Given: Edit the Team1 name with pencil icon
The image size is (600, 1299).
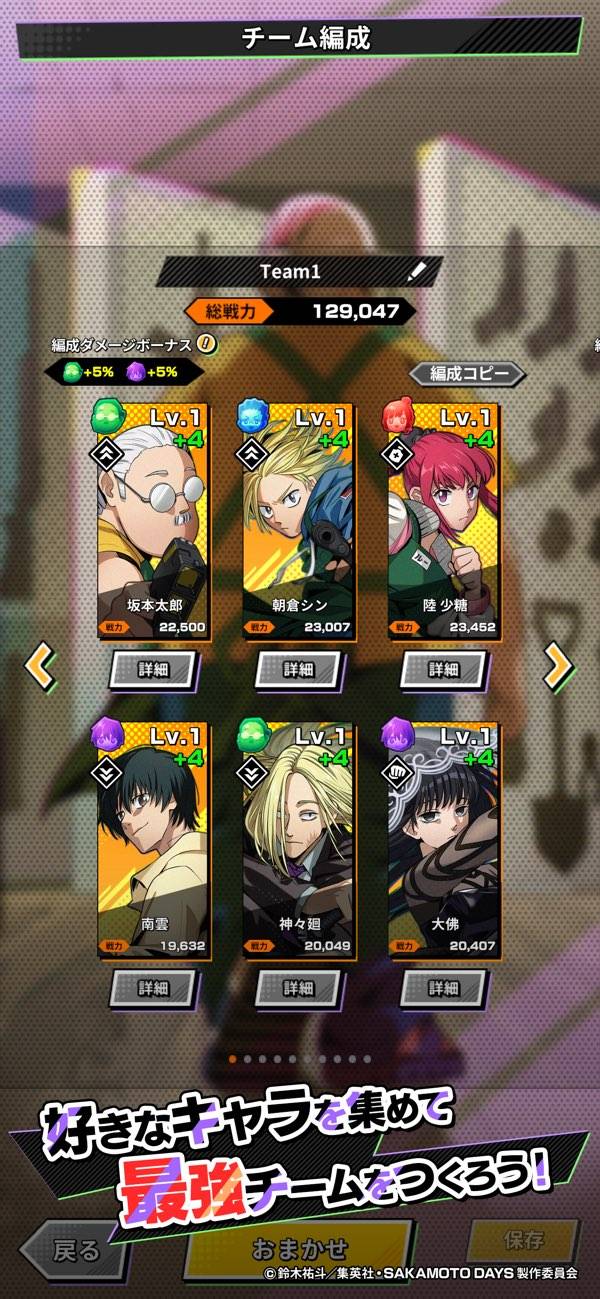Looking at the screenshot, I should click(x=417, y=272).
